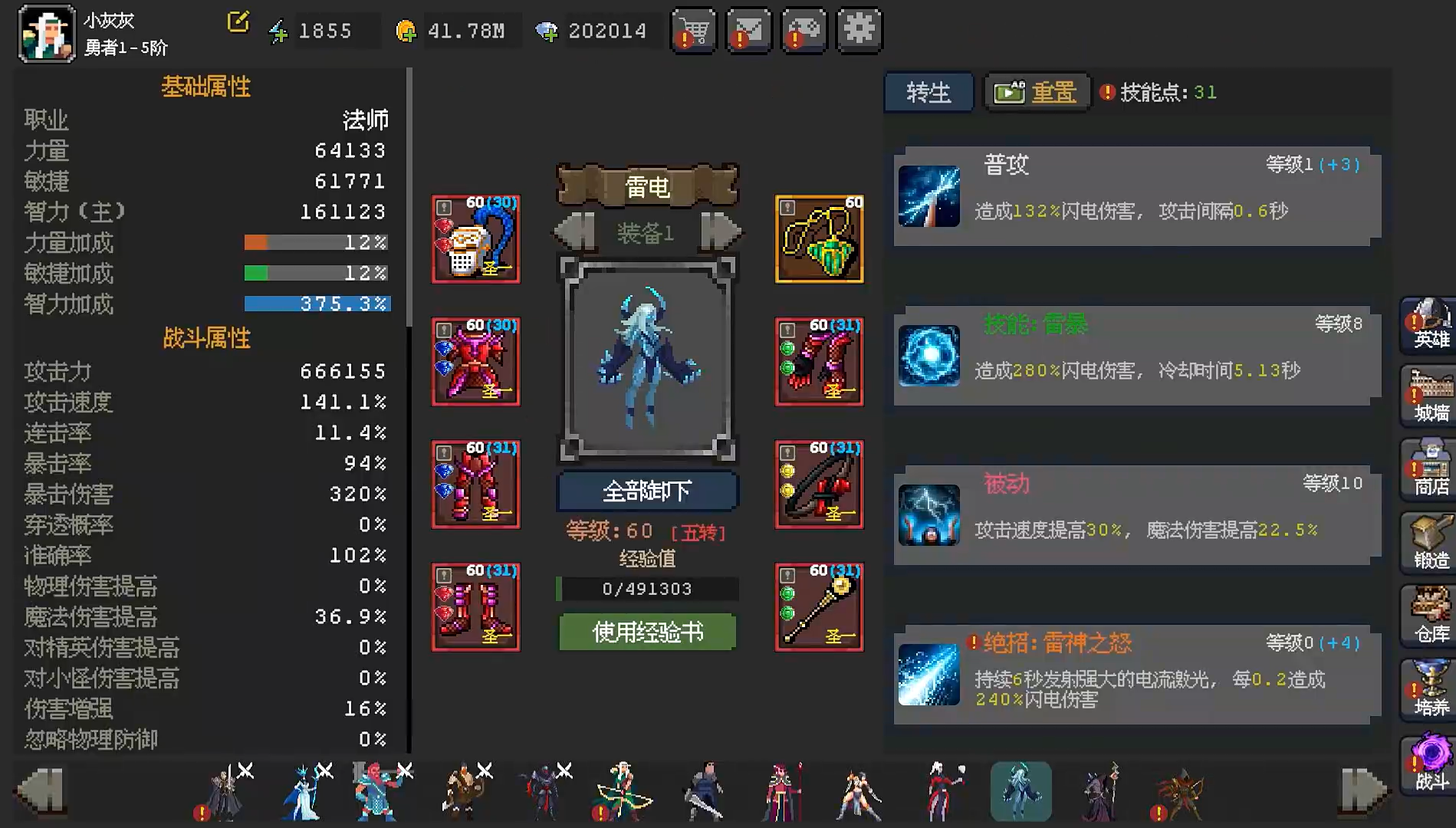Click the rename pencil icon next to 小灰灰
1456x828 pixels.
click(238, 21)
